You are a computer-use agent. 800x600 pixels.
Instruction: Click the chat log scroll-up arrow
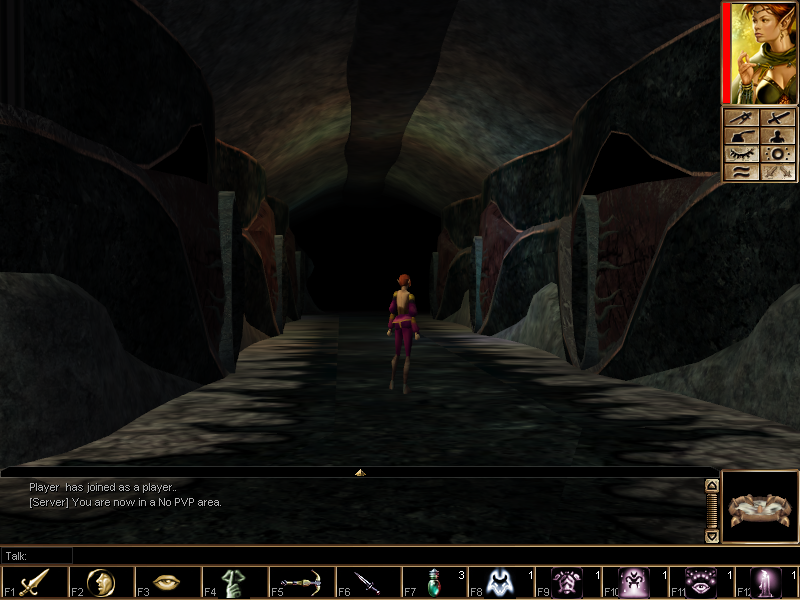click(x=712, y=486)
